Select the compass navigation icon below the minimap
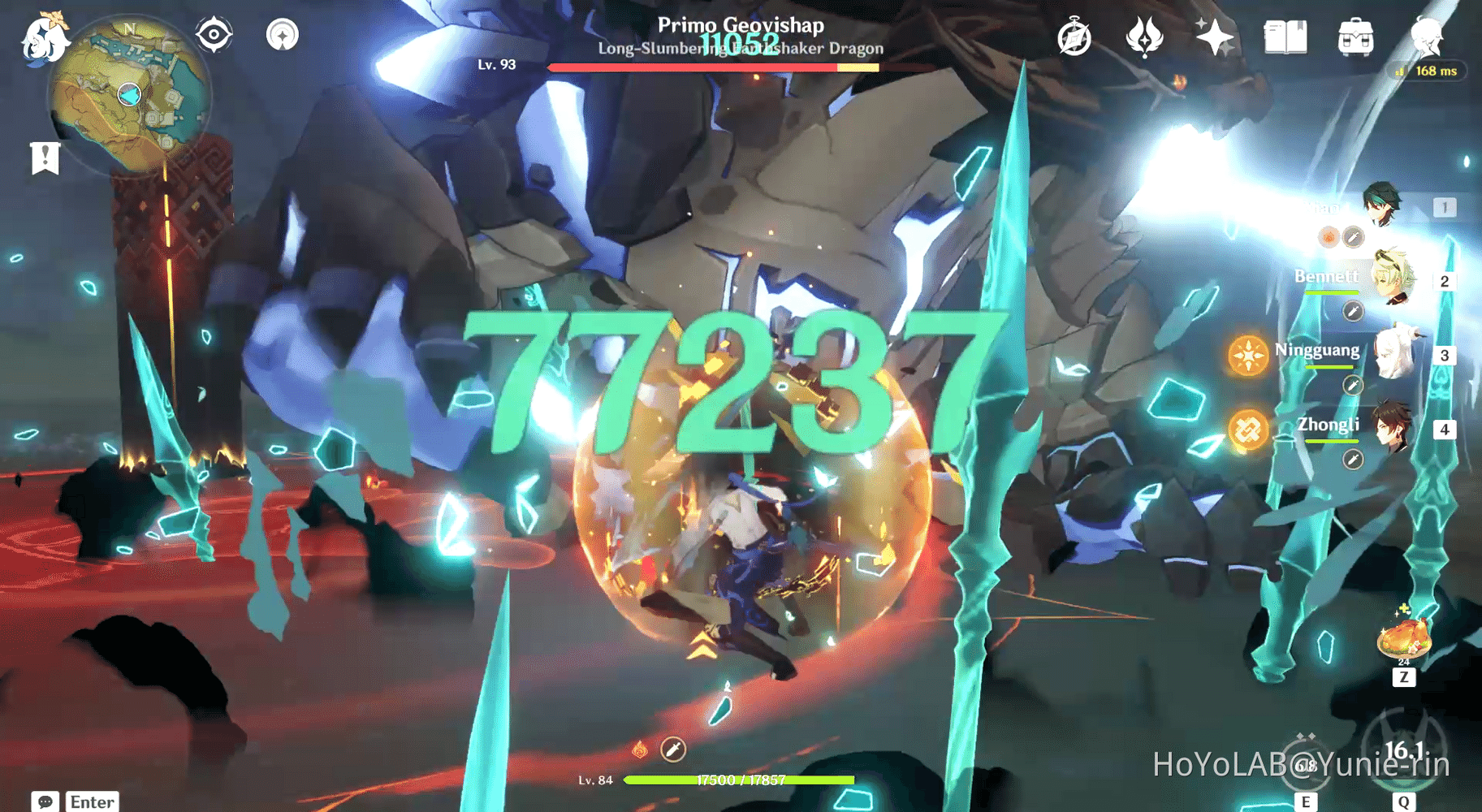 (x=215, y=34)
